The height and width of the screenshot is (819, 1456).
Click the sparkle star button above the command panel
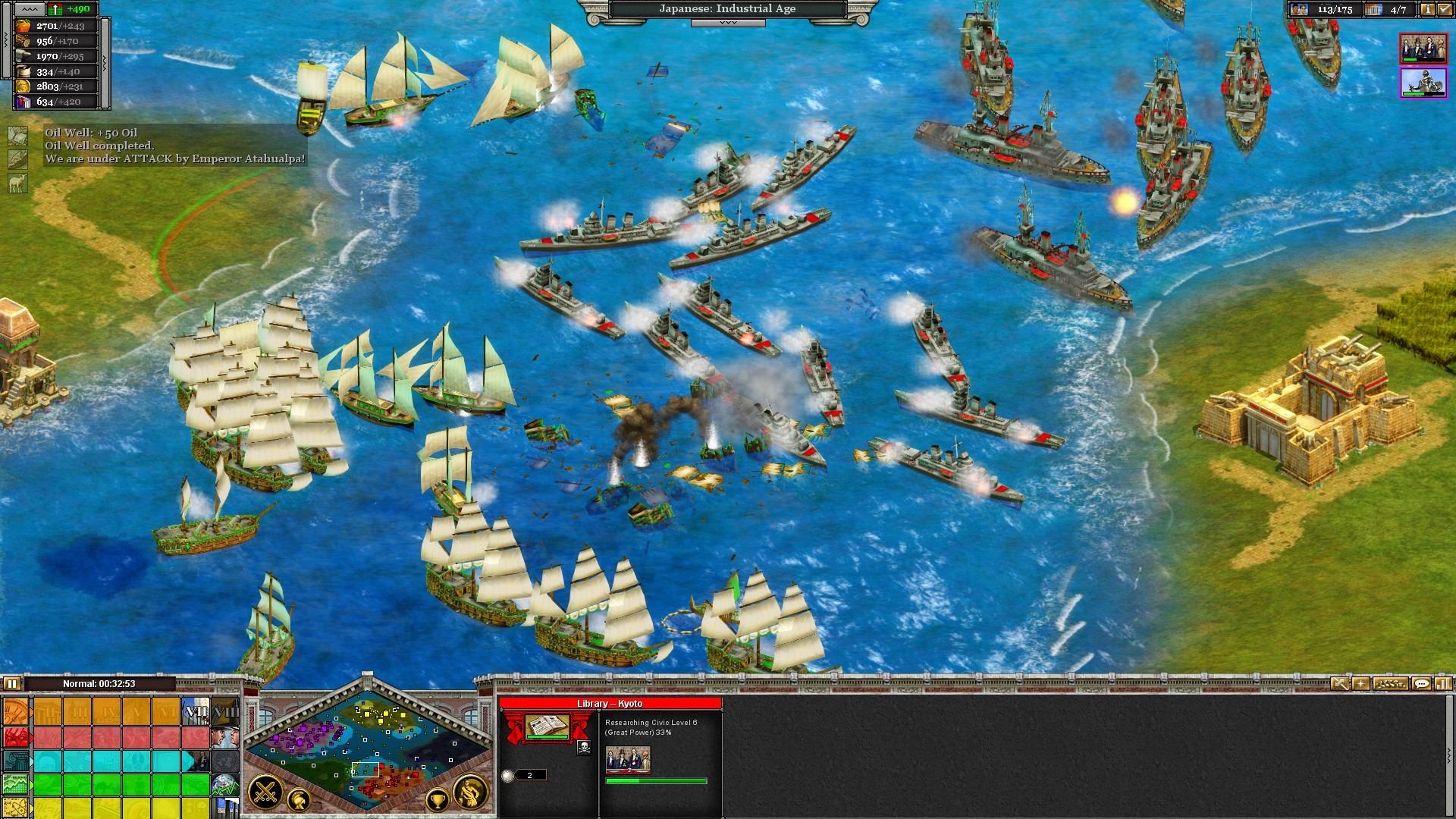(x=1361, y=684)
